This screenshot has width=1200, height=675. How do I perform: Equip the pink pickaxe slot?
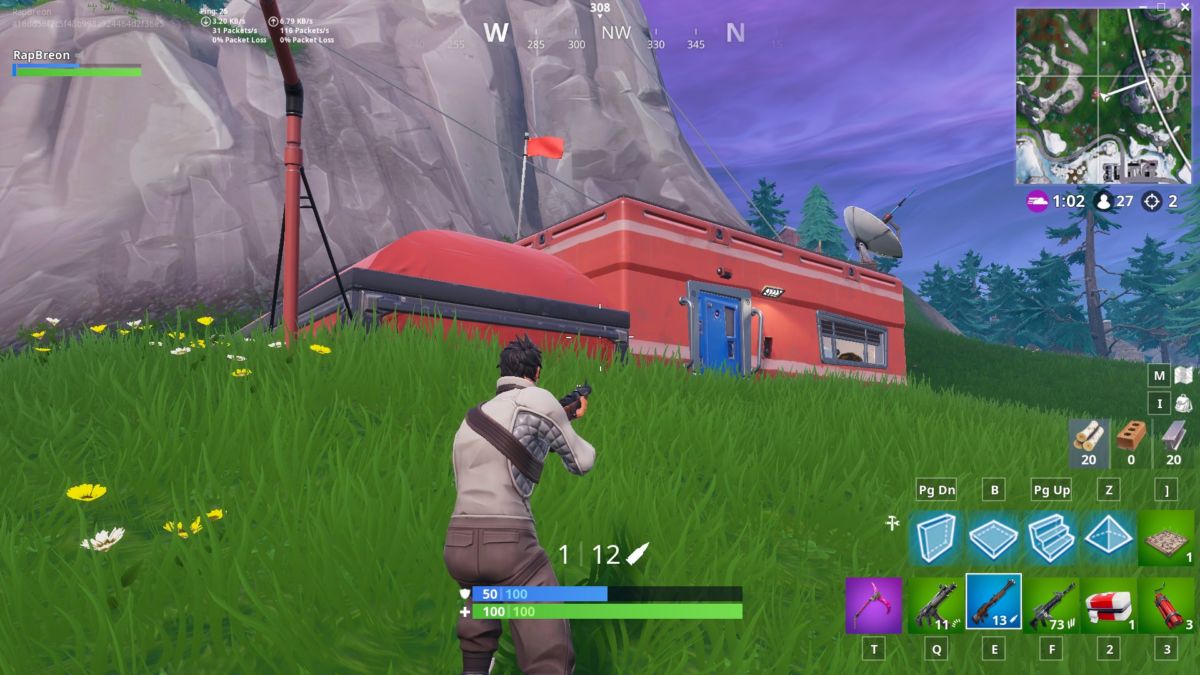click(874, 605)
